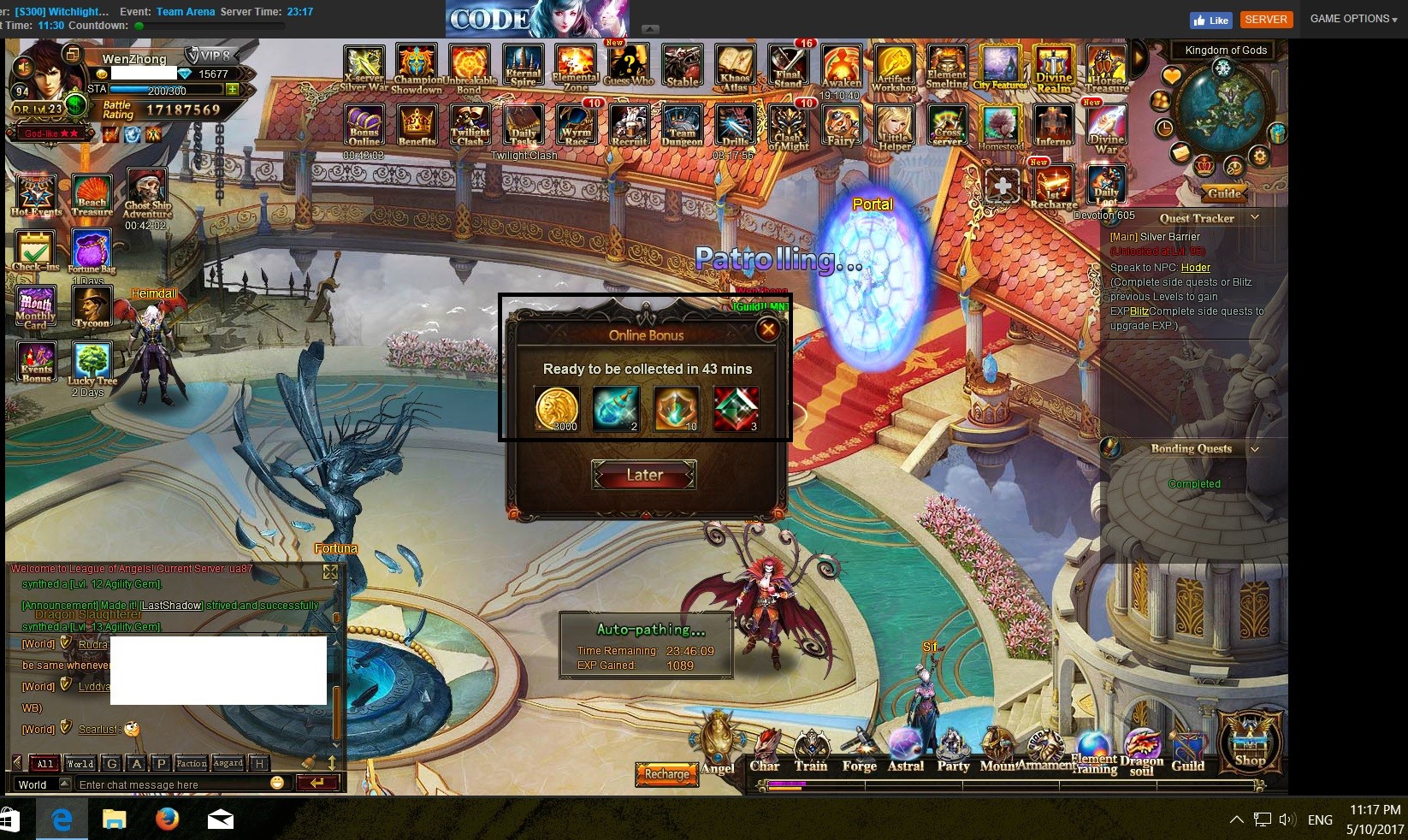The height and width of the screenshot is (840, 1408).
Task: Open the Guess Who event
Action: click(629, 64)
